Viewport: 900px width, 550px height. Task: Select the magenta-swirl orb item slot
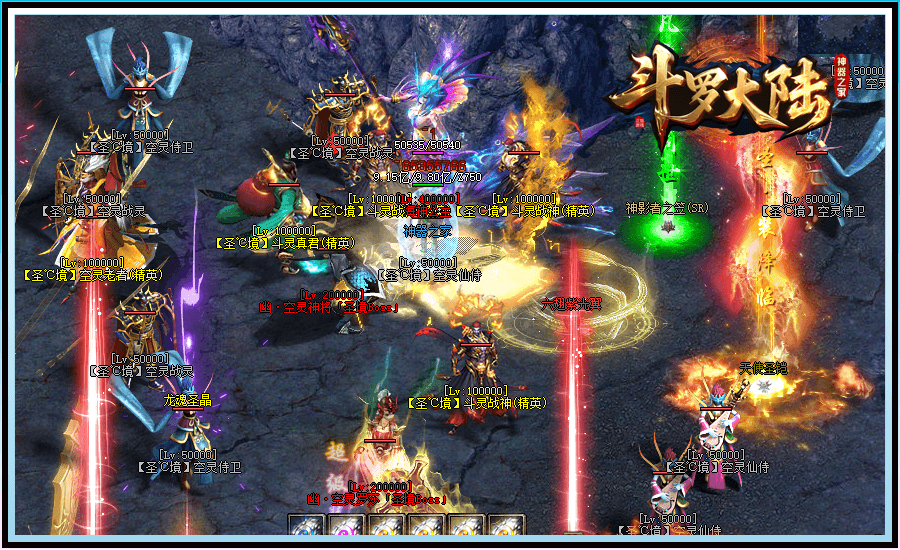(x=346, y=526)
